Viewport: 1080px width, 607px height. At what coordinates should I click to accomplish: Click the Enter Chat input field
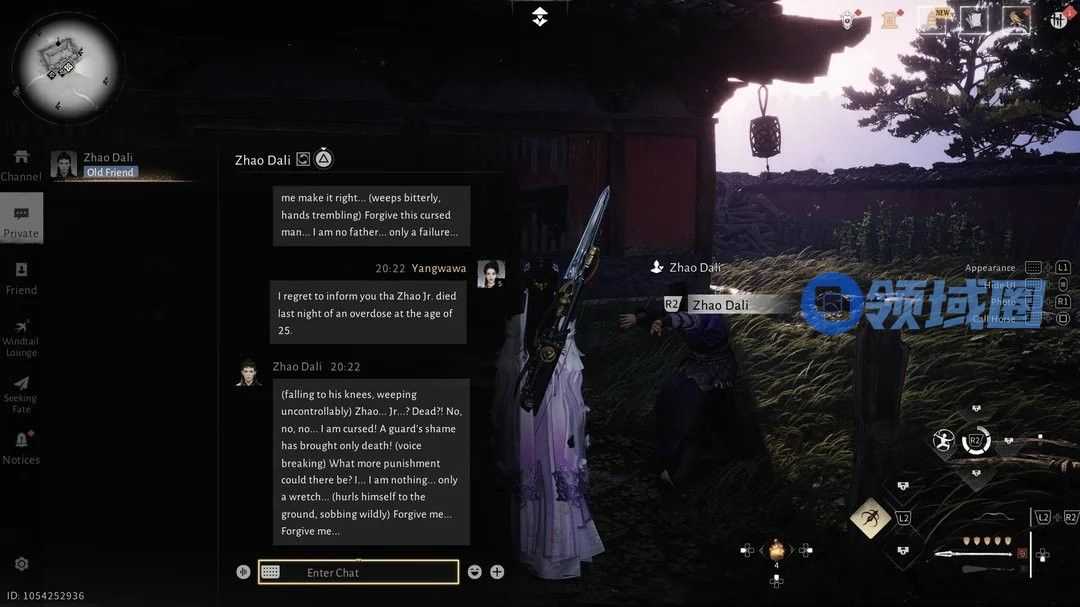[358, 572]
